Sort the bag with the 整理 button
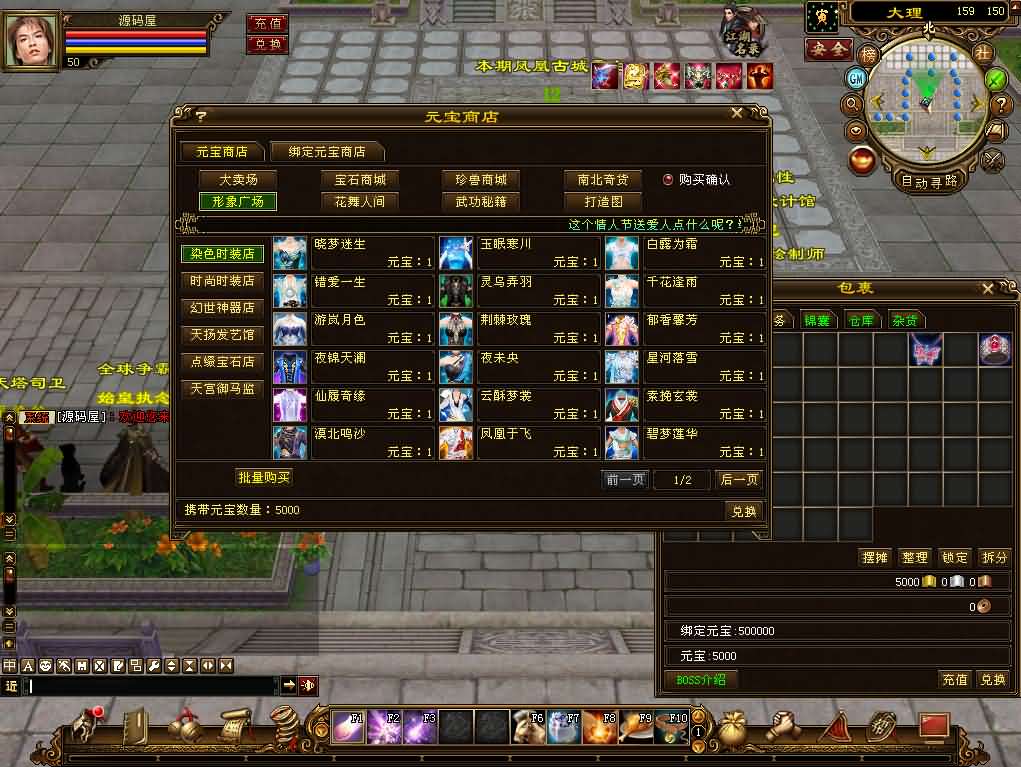 point(915,557)
